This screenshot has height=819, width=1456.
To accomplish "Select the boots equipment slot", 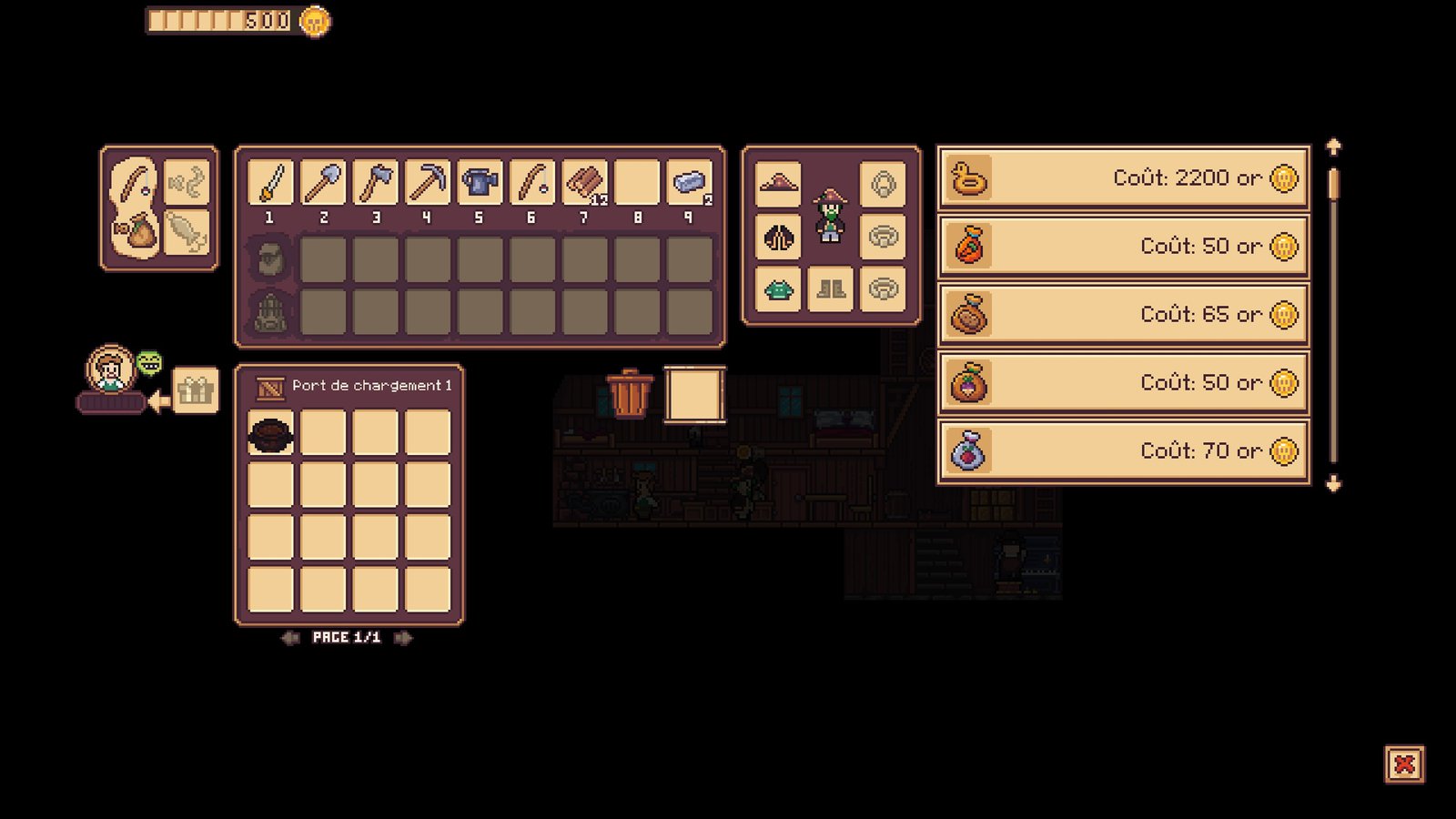I will click(x=830, y=290).
